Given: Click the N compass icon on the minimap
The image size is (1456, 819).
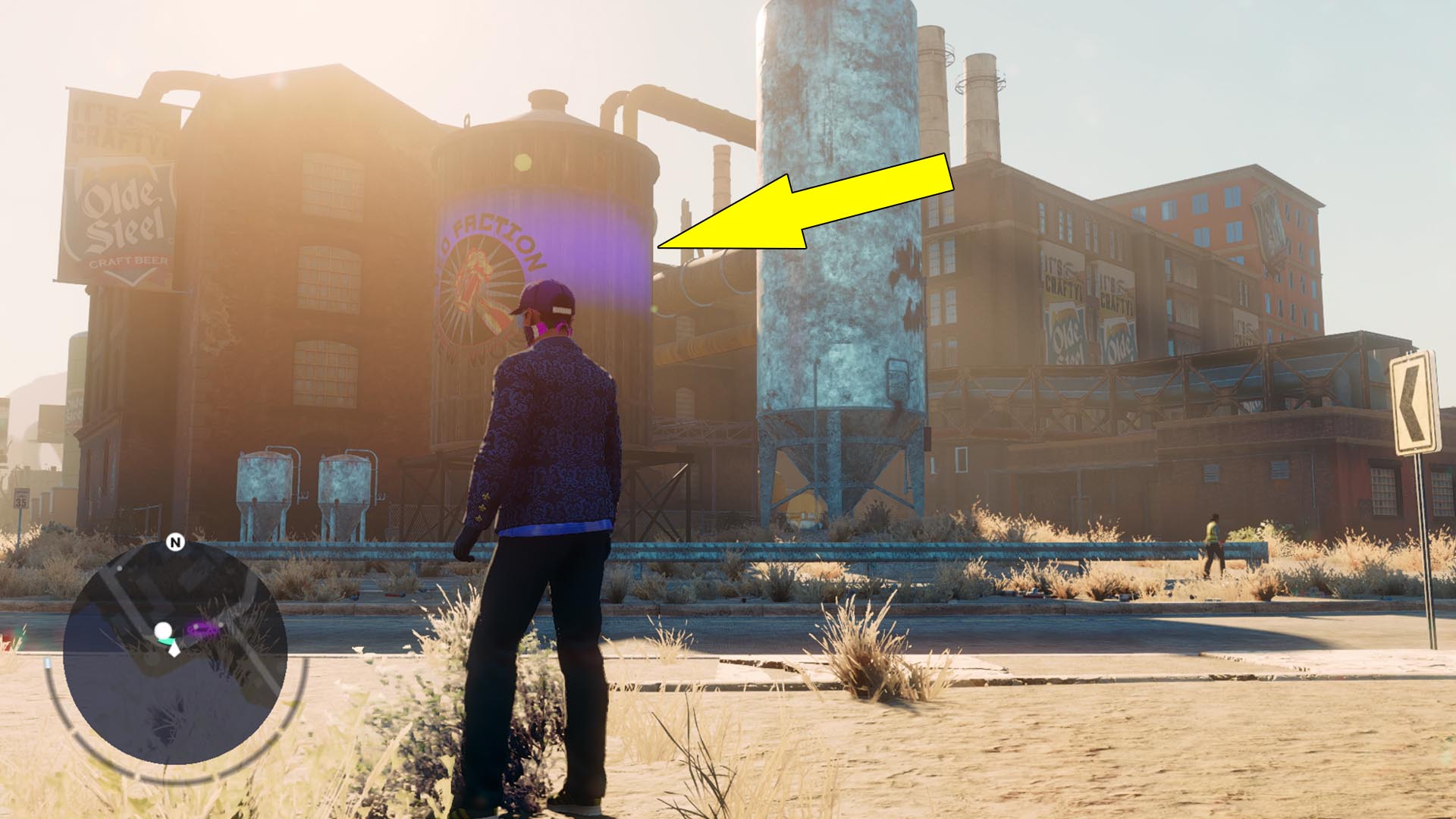Looking at the screenshot, I should click(x=175, y=542).
